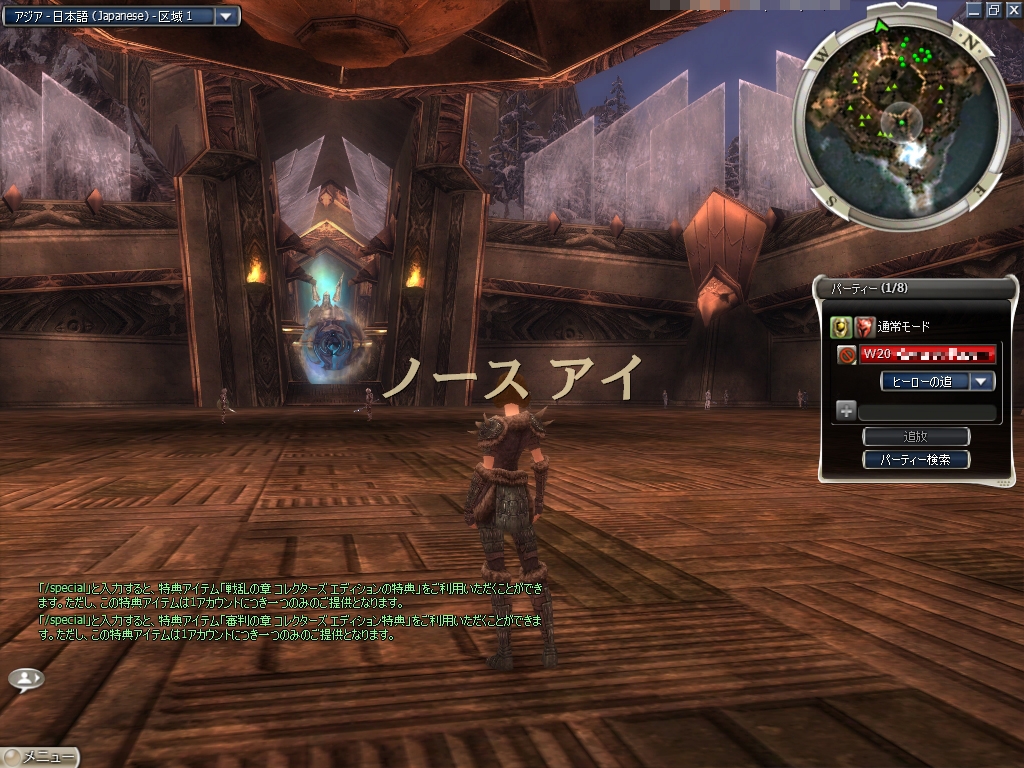This screenshot has height=768, width=1024.
Task: Open the ヒーローの追 hero dropdown
Action: click(983, 381)
